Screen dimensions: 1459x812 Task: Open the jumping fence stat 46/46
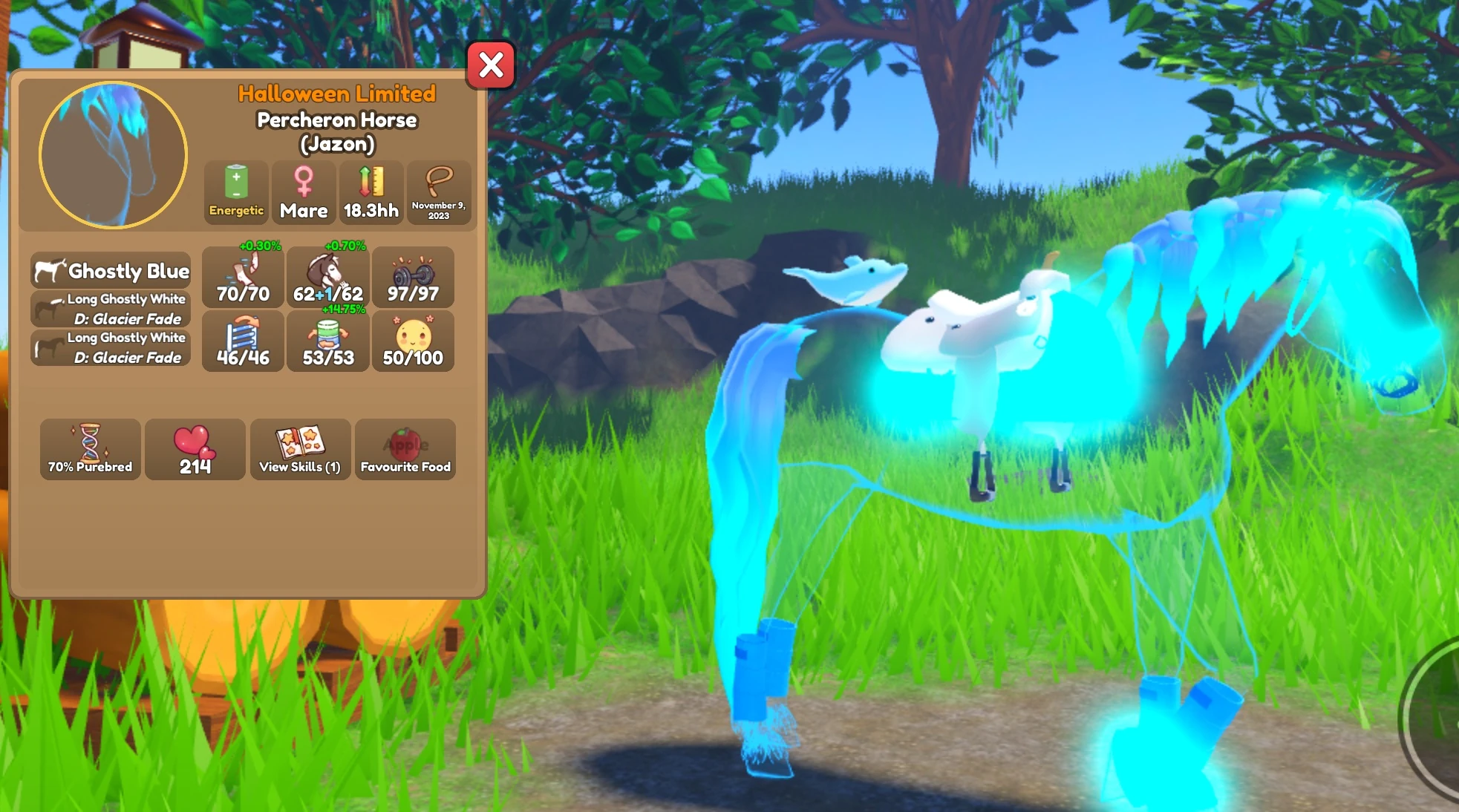coord(242,341)
